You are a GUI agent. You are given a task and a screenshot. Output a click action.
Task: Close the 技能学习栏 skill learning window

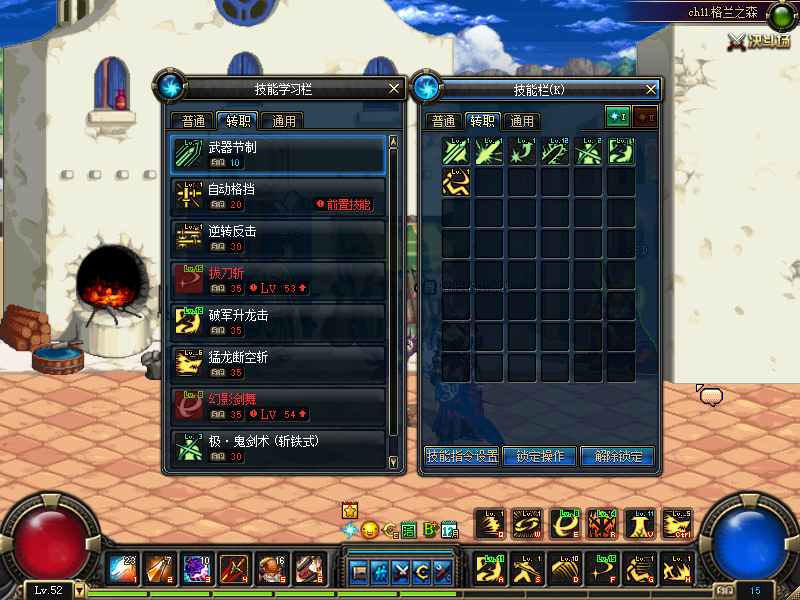click(394, 89)
